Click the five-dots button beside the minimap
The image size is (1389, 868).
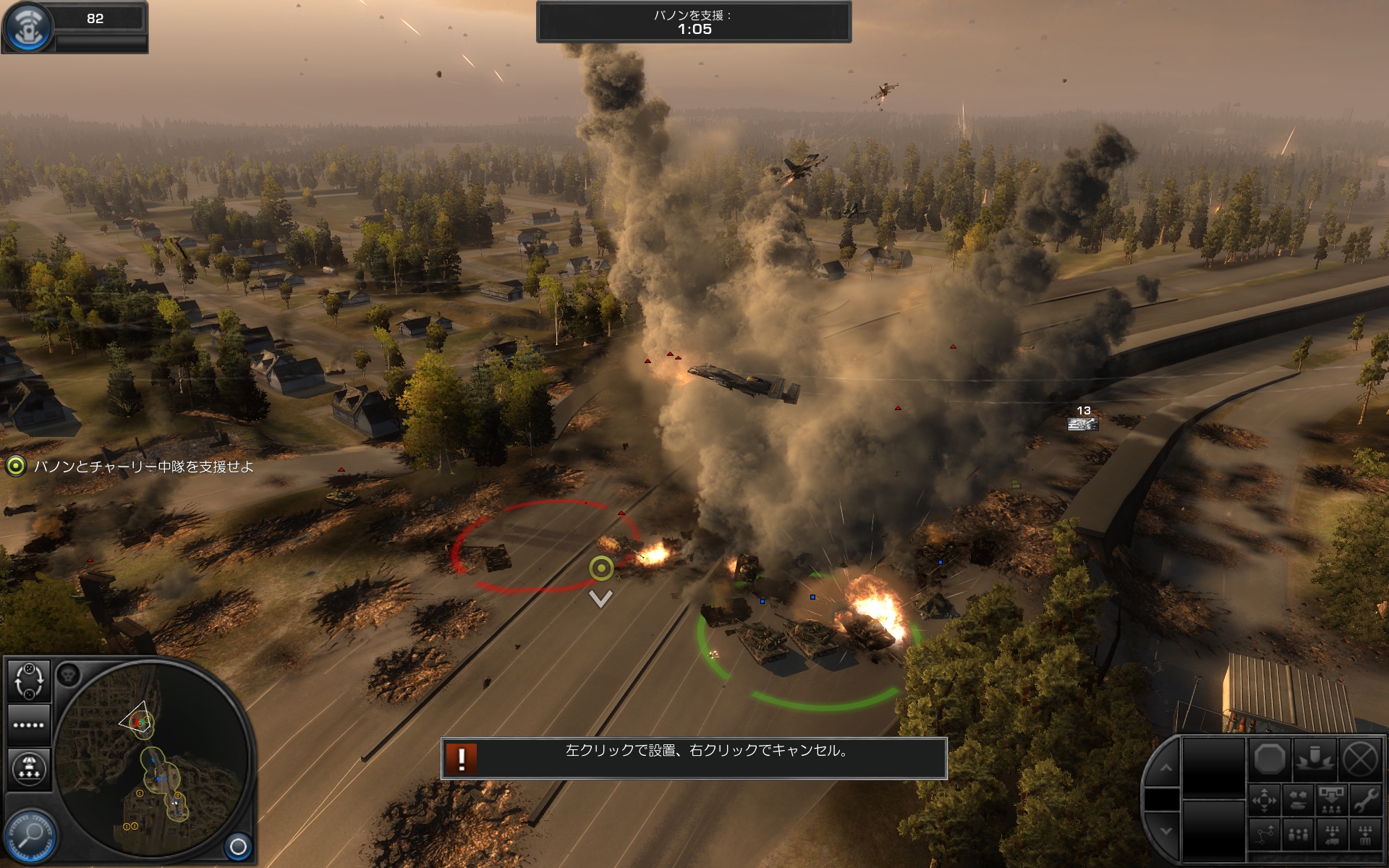click(29, 725)
